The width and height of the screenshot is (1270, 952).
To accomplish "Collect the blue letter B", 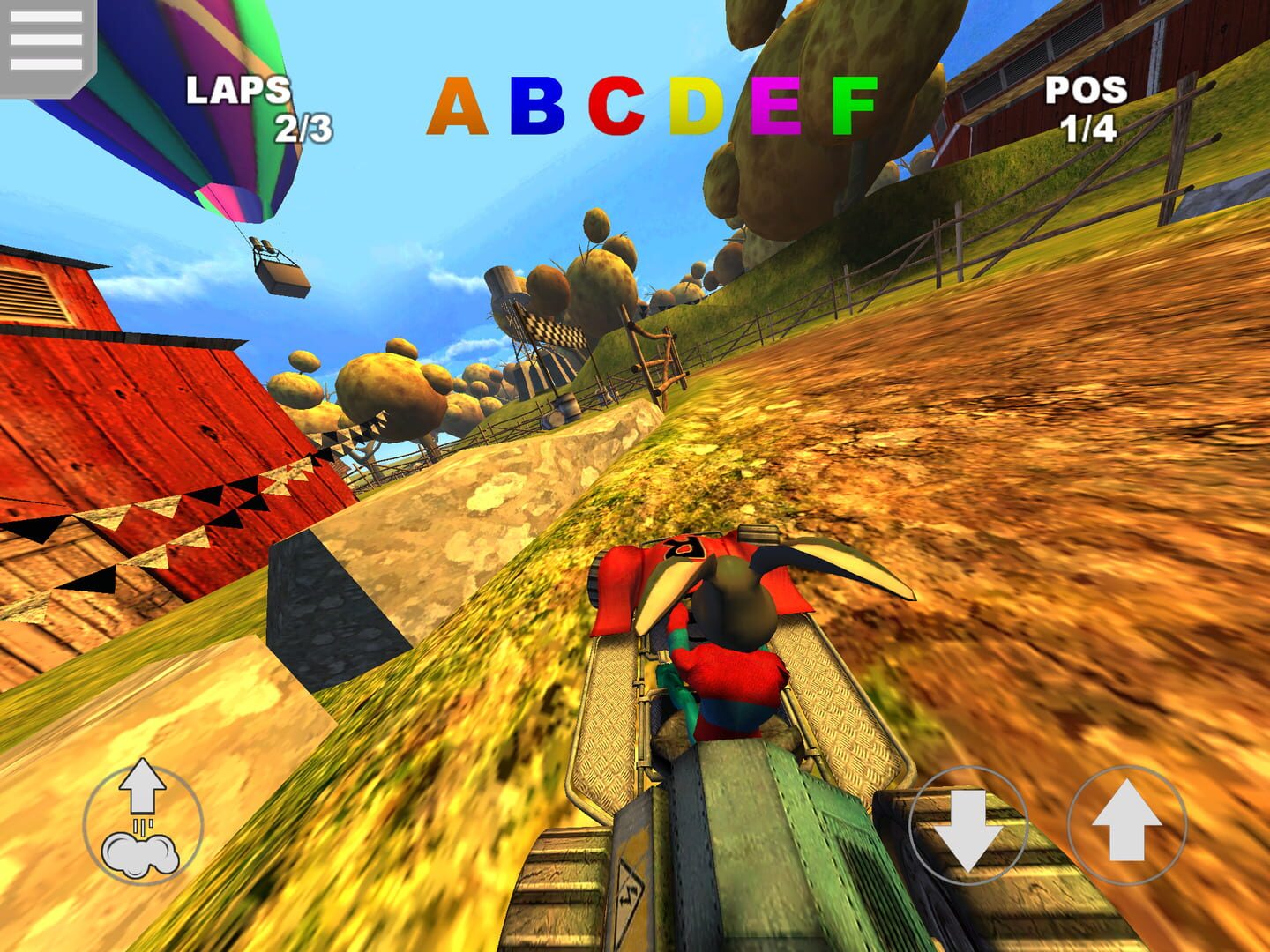I will pos(537,106).
